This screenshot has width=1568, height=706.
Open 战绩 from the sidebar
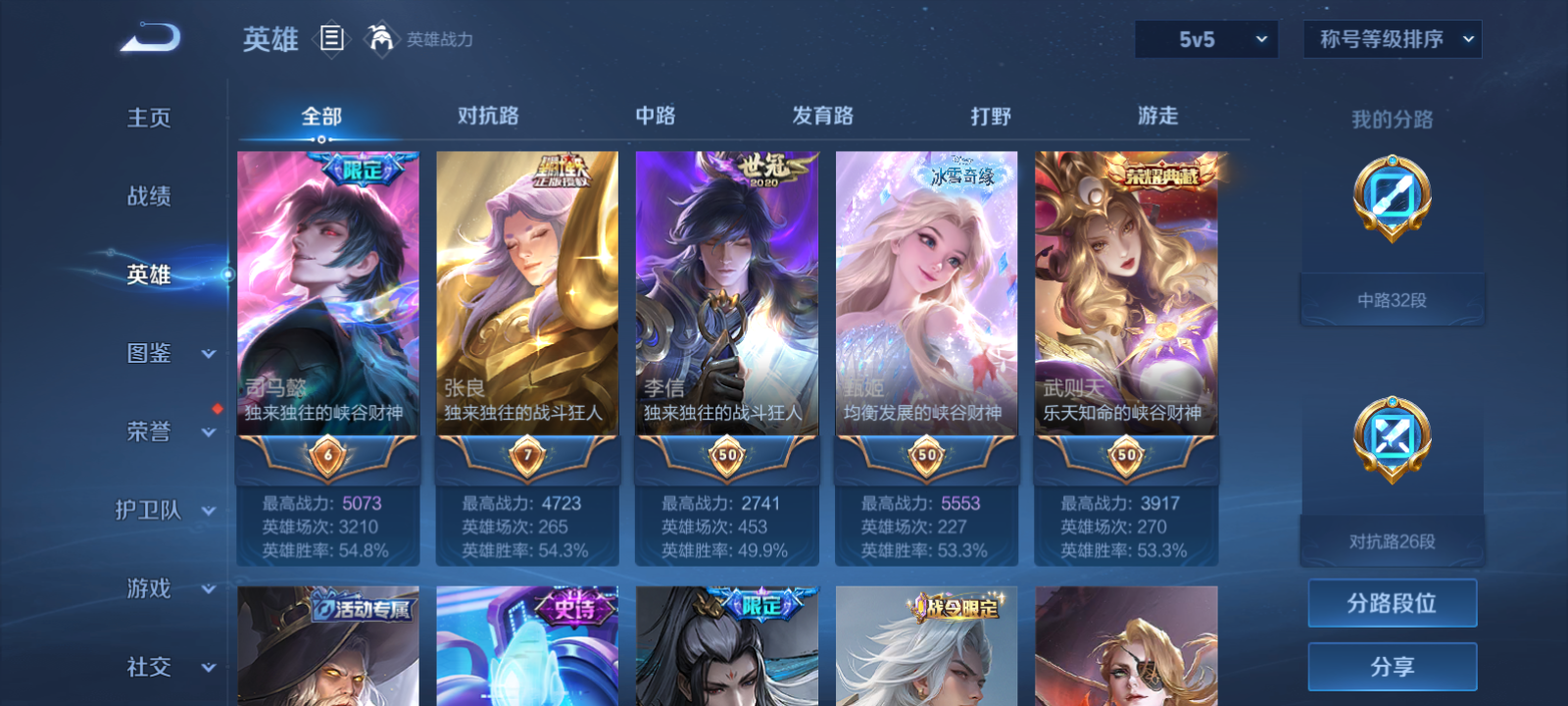tap(149, 197)
